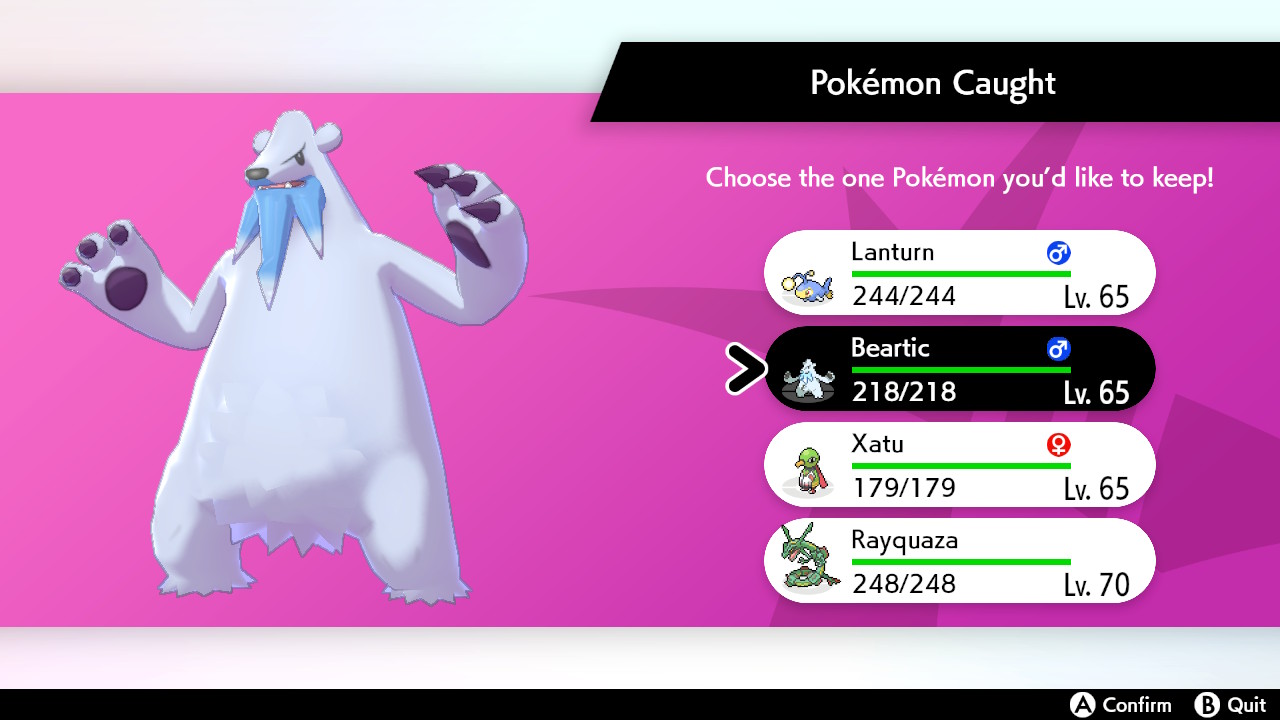This screenshot has height=720, width=1280.
Task: Click the Pokémon Caught title banner
Action: [x=933, y=82]
